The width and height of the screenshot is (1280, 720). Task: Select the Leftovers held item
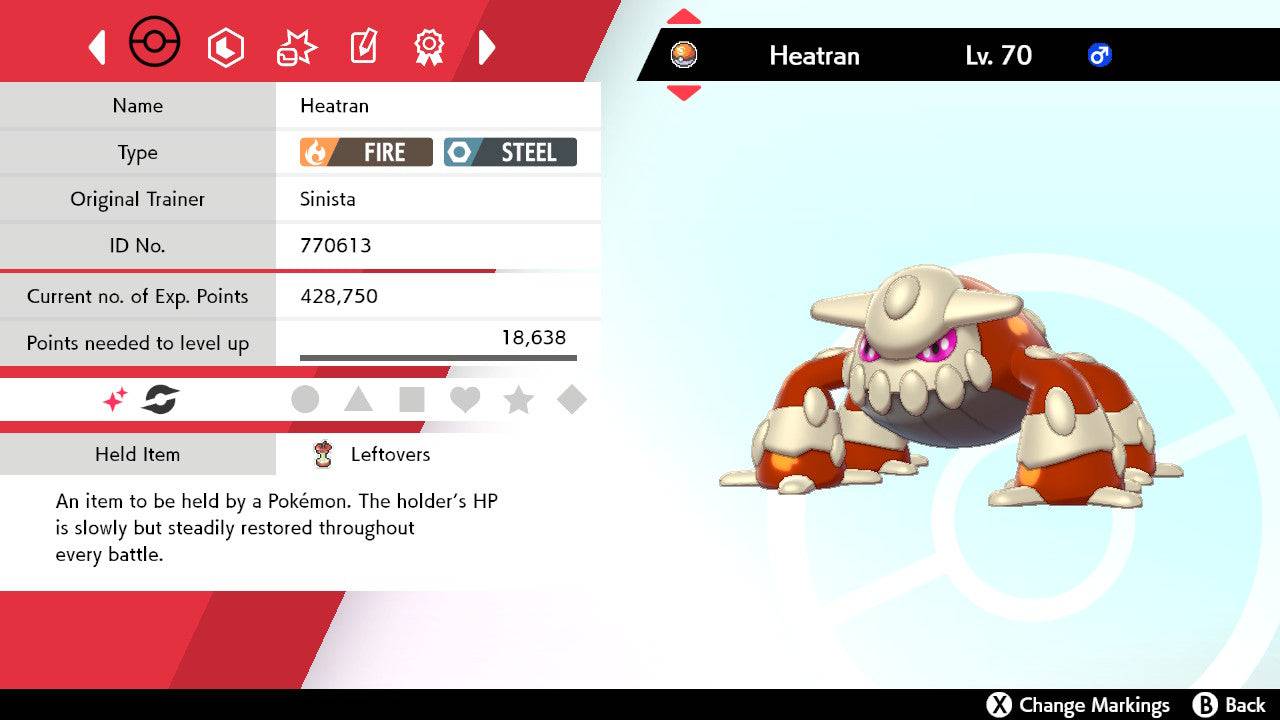(x=390, y=454)
